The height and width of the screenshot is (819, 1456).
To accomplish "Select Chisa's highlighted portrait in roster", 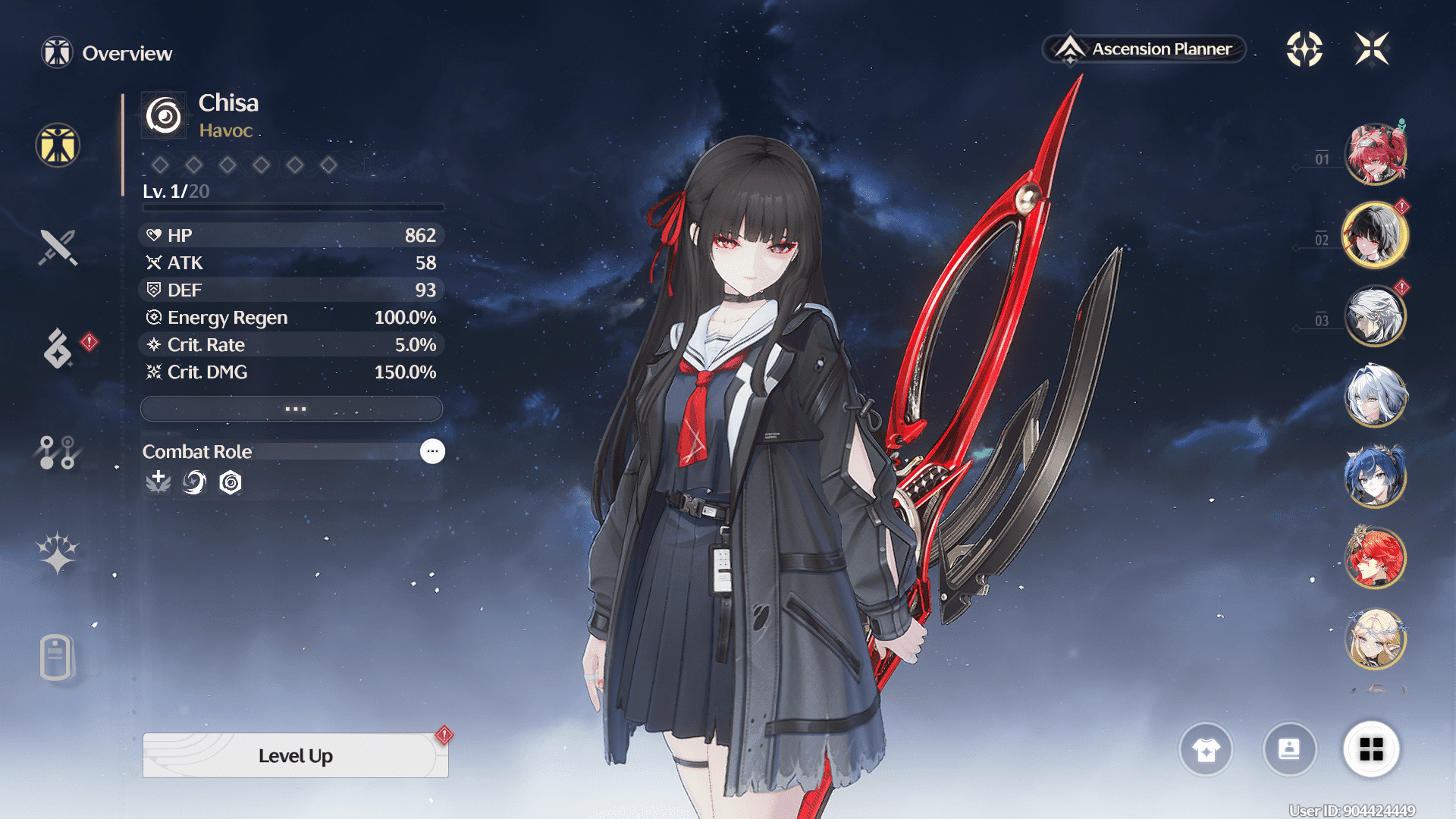I will [1375, 235].
